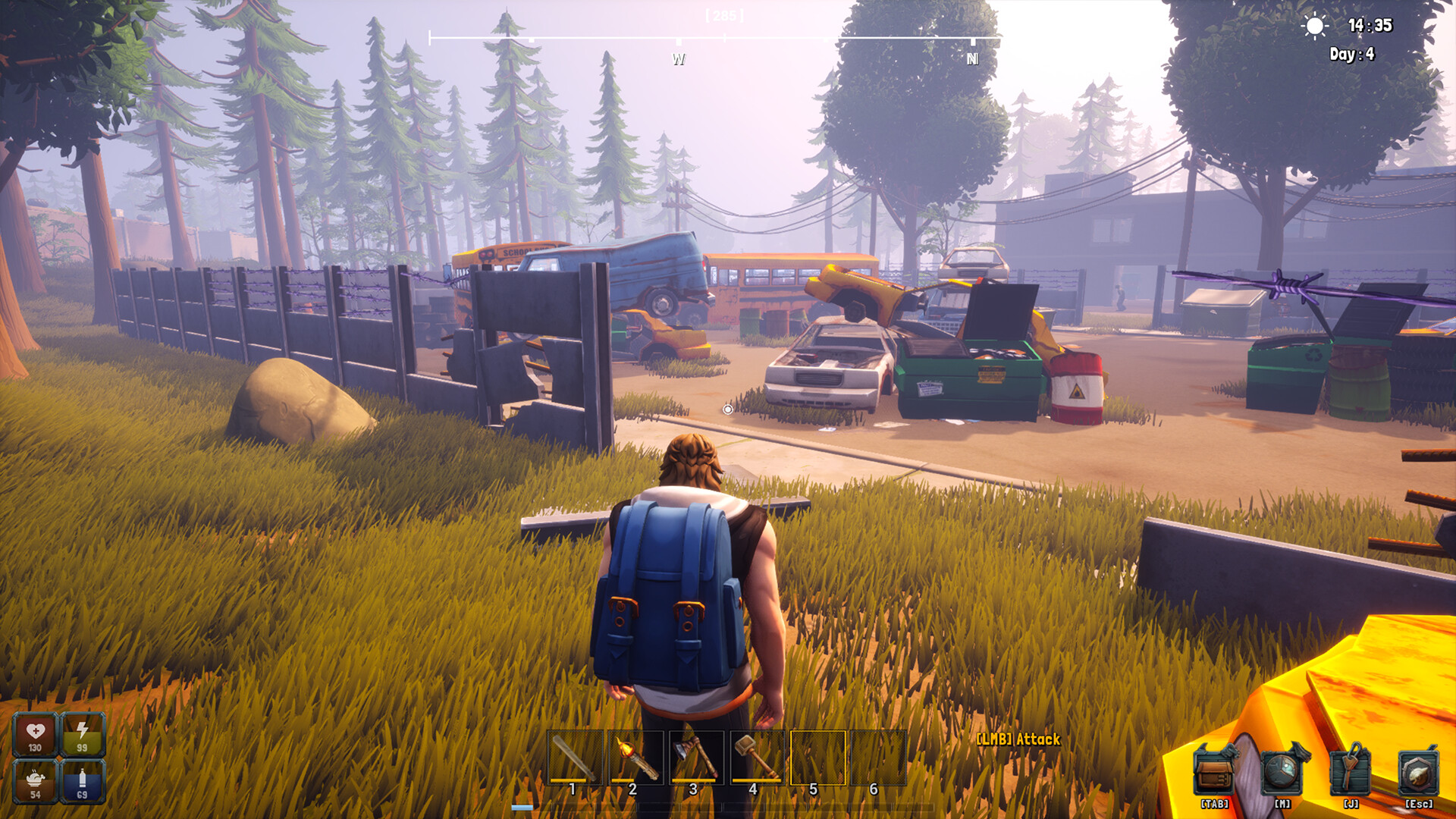The height and width of the screenshot is (819, 1456).
Task: Click the sun weather icon beside the clock
Action: [1314, 26]
